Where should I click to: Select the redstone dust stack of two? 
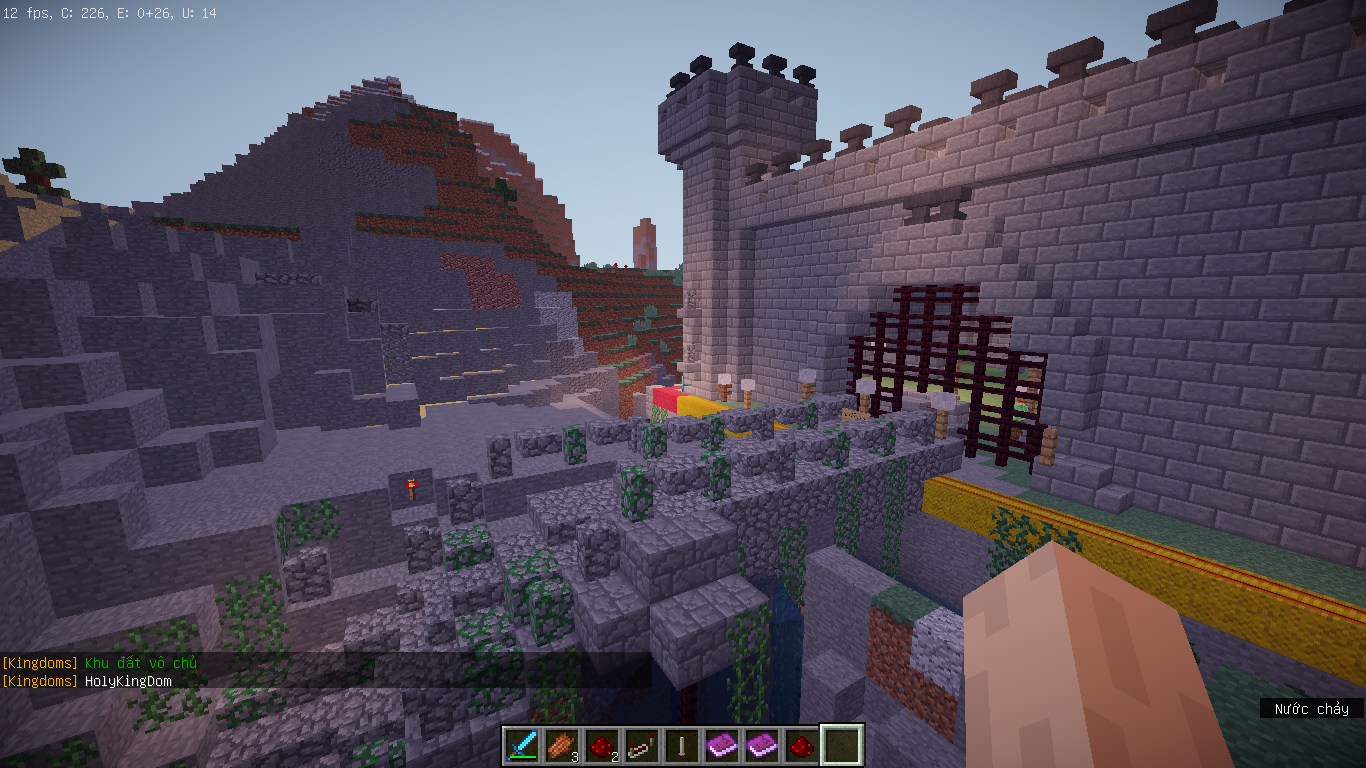602,745
